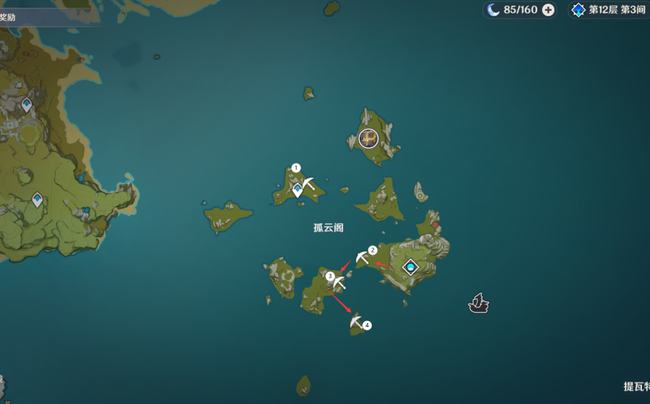Viewport: 650px width, 404px height.
Task: Add Original Resin with the plus button
Action: point(548,10)
